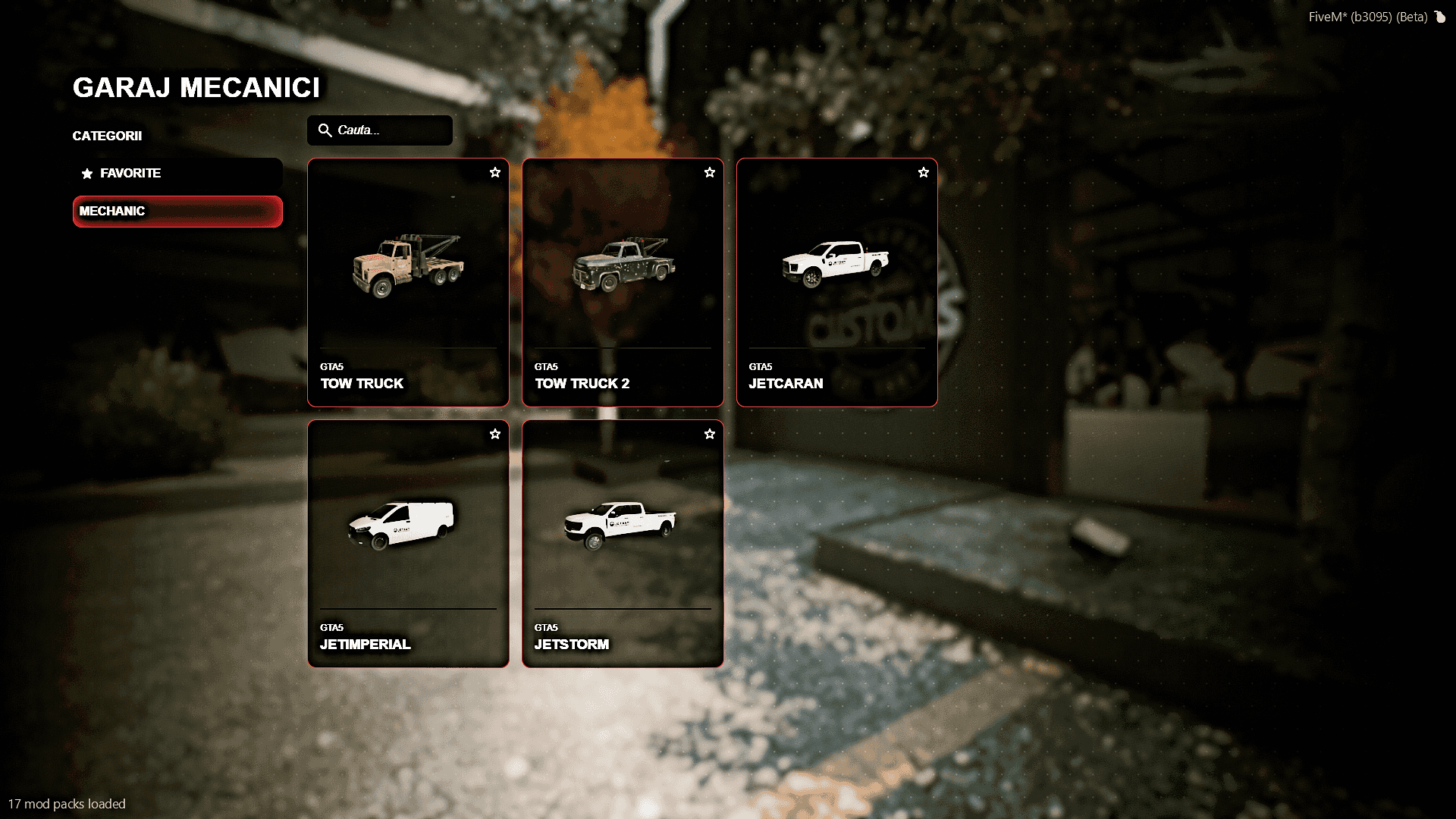Toggle the star on Tow Truck 2

pyautogui.click(x=710, y=173)
